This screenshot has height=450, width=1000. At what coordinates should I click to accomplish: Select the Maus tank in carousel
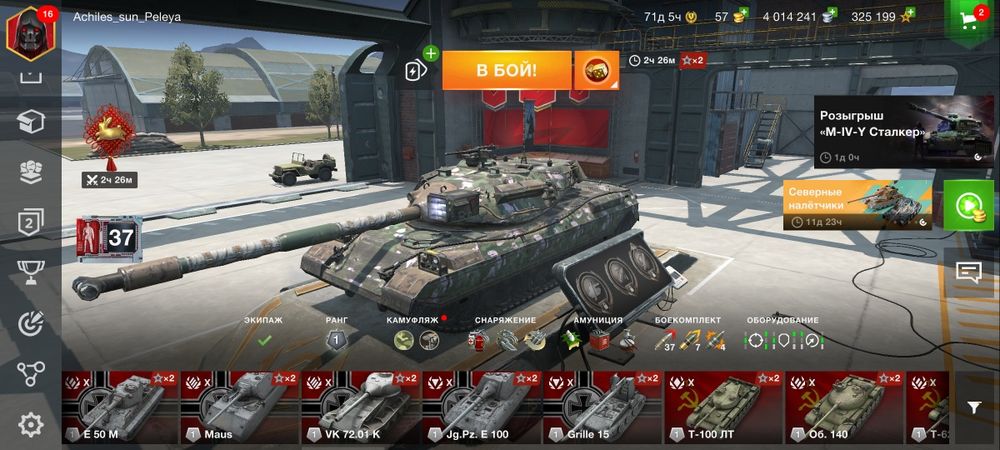point(240,407)
